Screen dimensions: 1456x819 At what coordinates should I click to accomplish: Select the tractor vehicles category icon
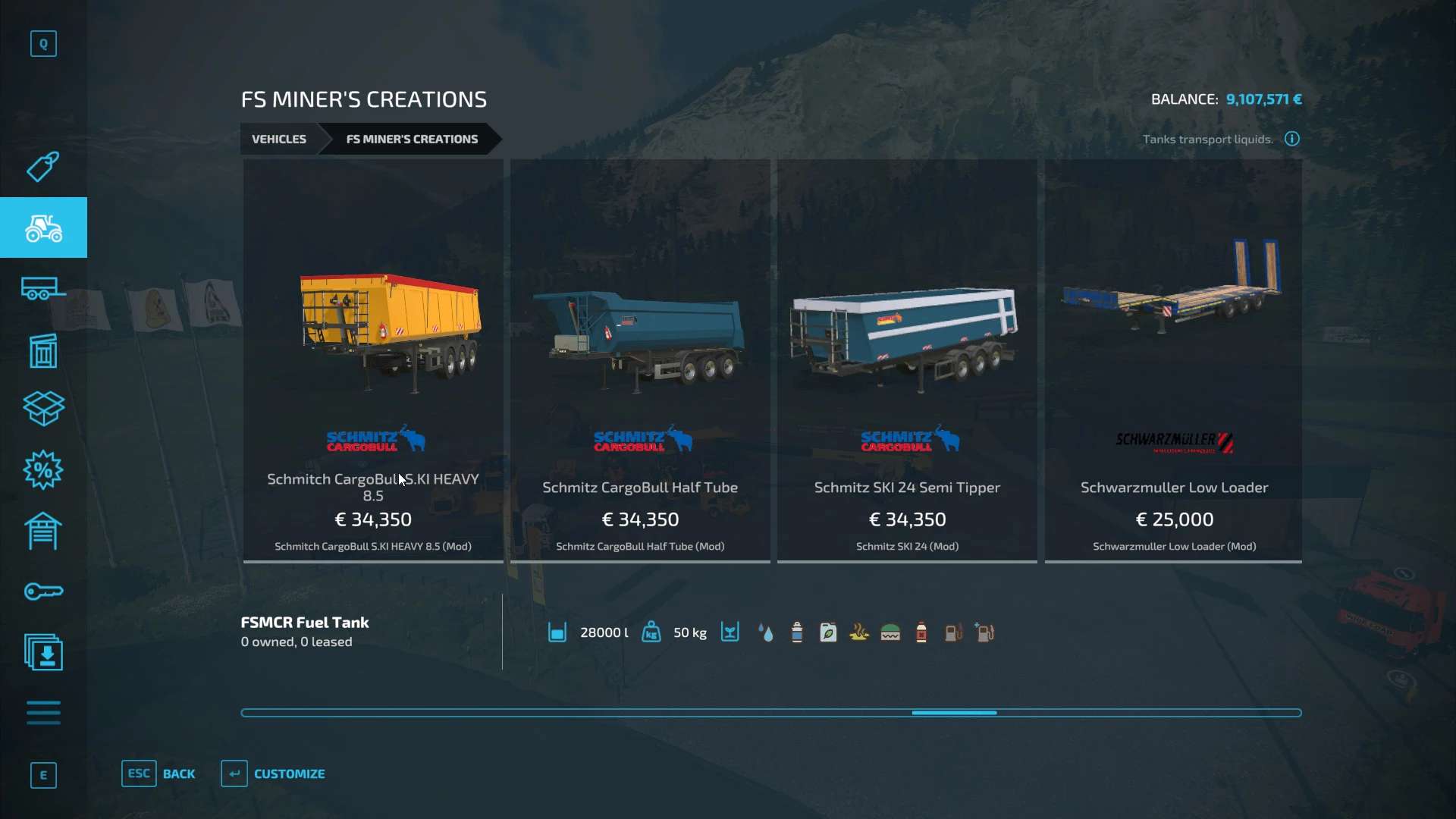click(x=43, y=227)
